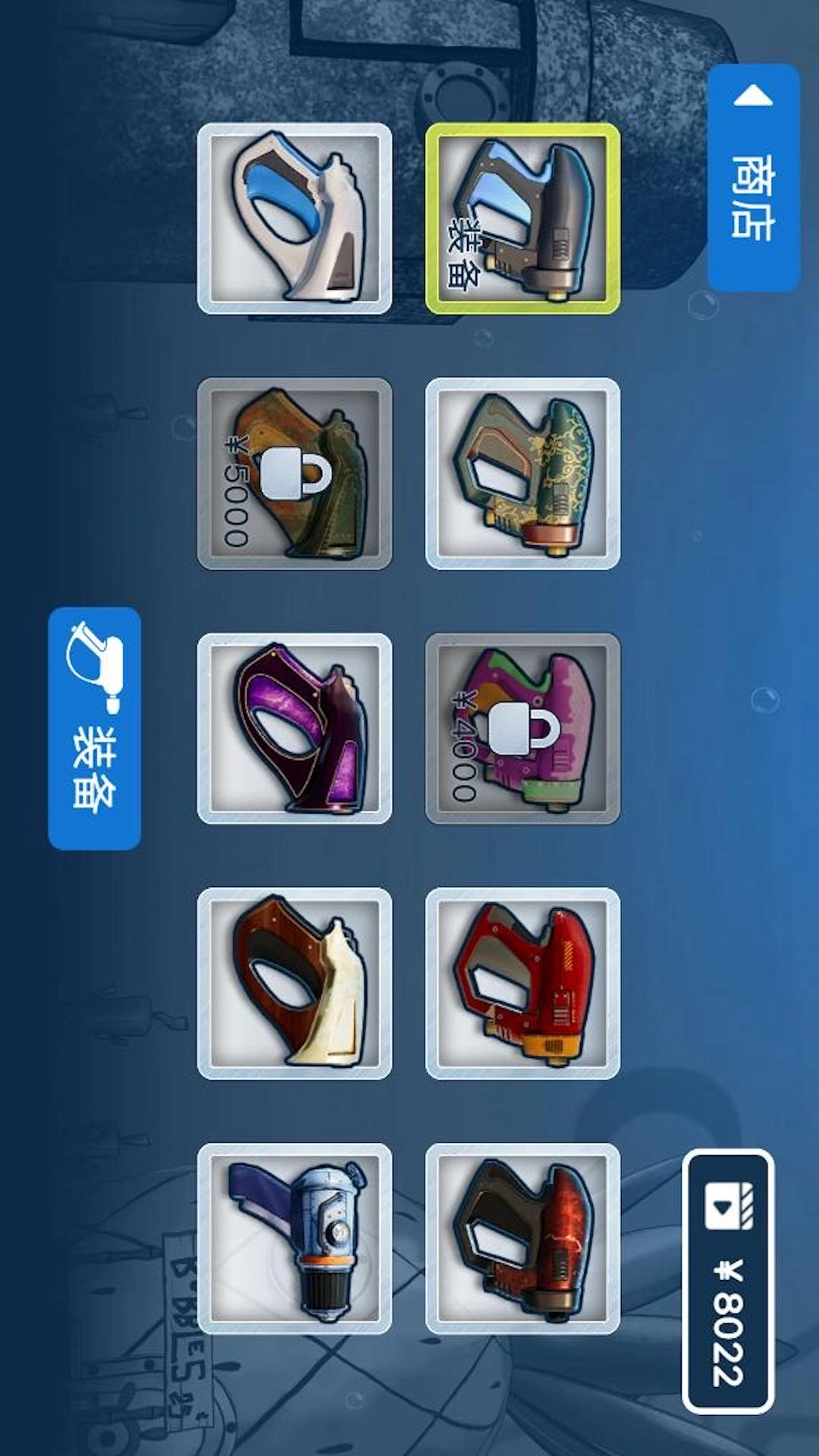Select the white and blue gun
This screenshot has height=1456, width=819.
[x=294, y=218]
